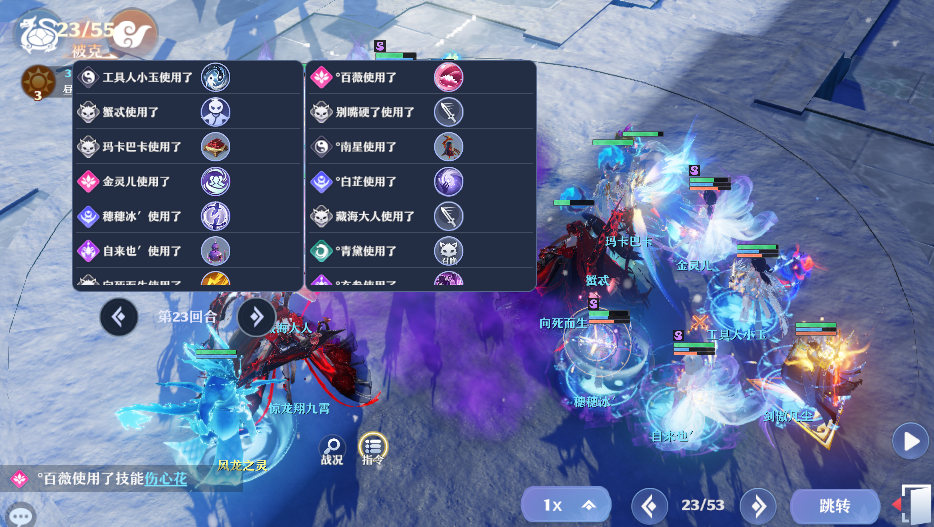Advance to the next round beside 23/53

point(757,506)
